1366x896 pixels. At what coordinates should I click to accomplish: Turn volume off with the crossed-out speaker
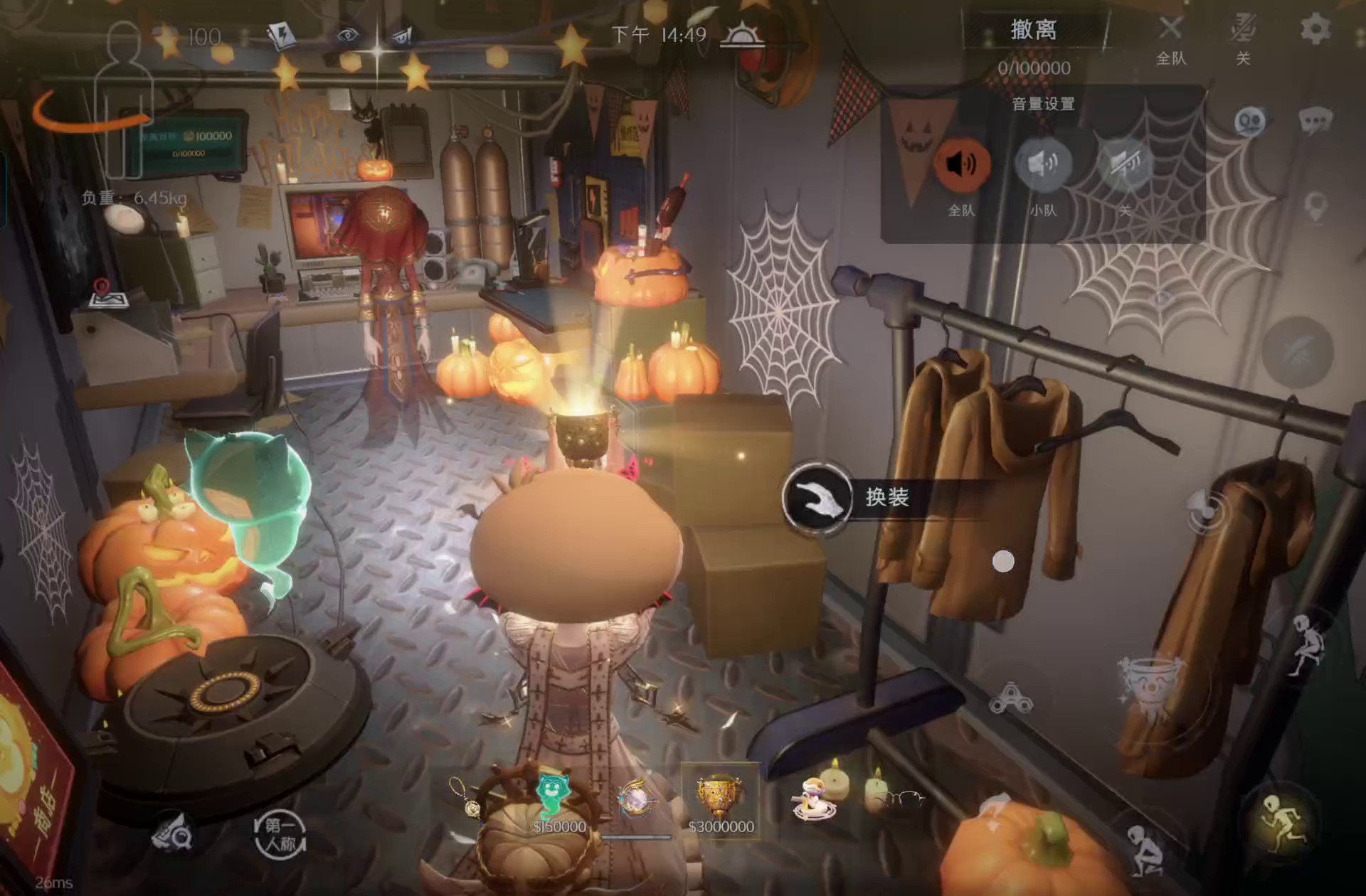point(1125,165)
